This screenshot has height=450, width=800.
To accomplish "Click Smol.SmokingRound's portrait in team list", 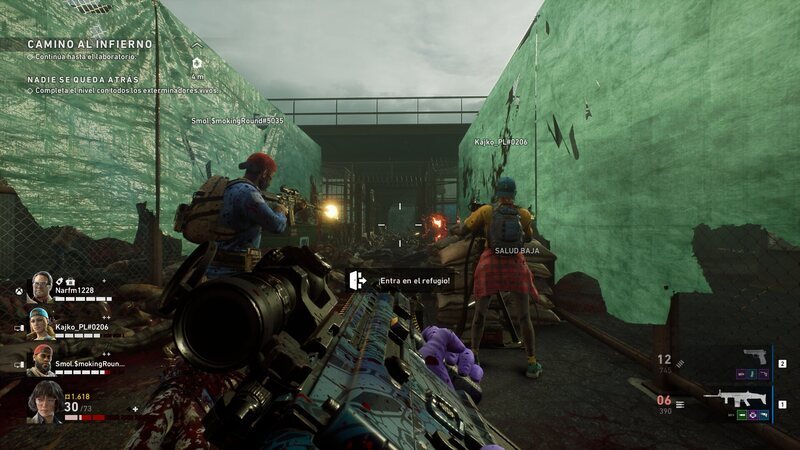I will [41, 360].
